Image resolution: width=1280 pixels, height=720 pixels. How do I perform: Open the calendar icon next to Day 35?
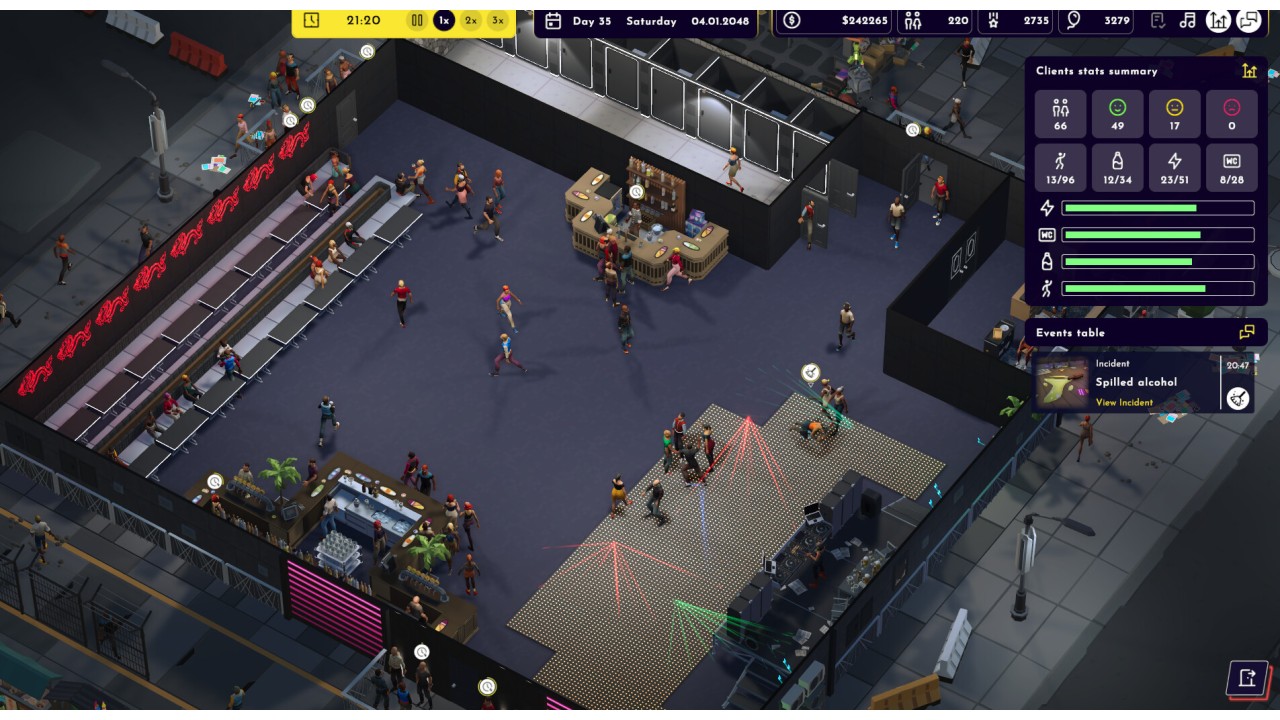[x=553, y=21]
